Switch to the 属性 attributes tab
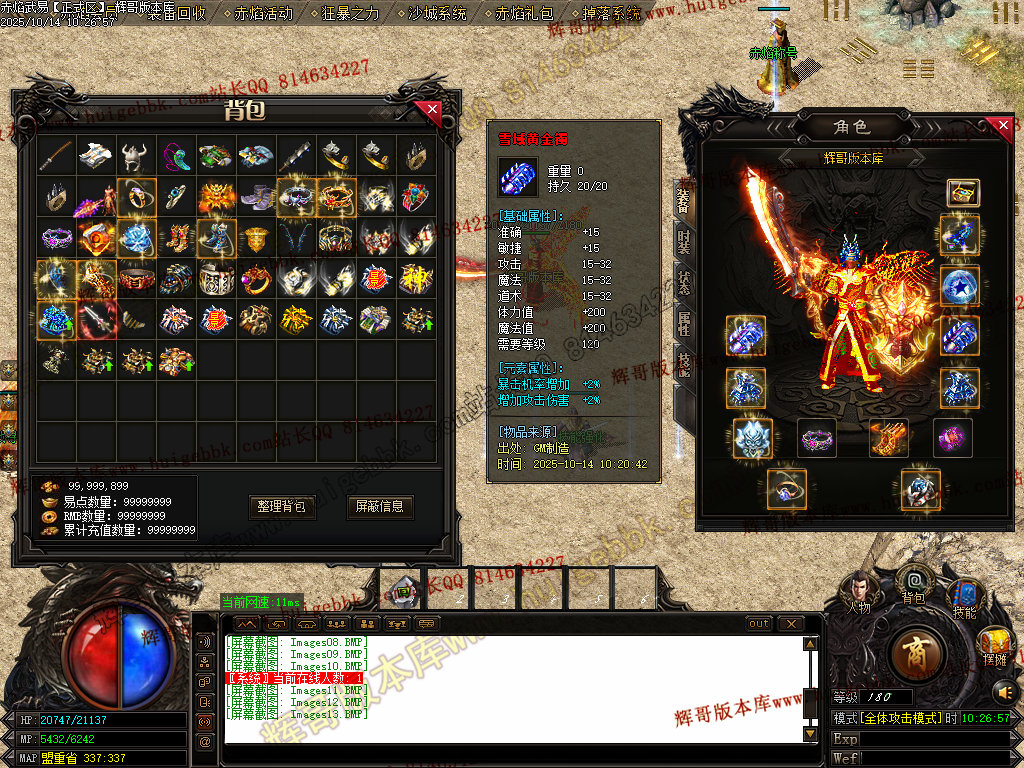1024x768 pixels. [x=684, y=323]
